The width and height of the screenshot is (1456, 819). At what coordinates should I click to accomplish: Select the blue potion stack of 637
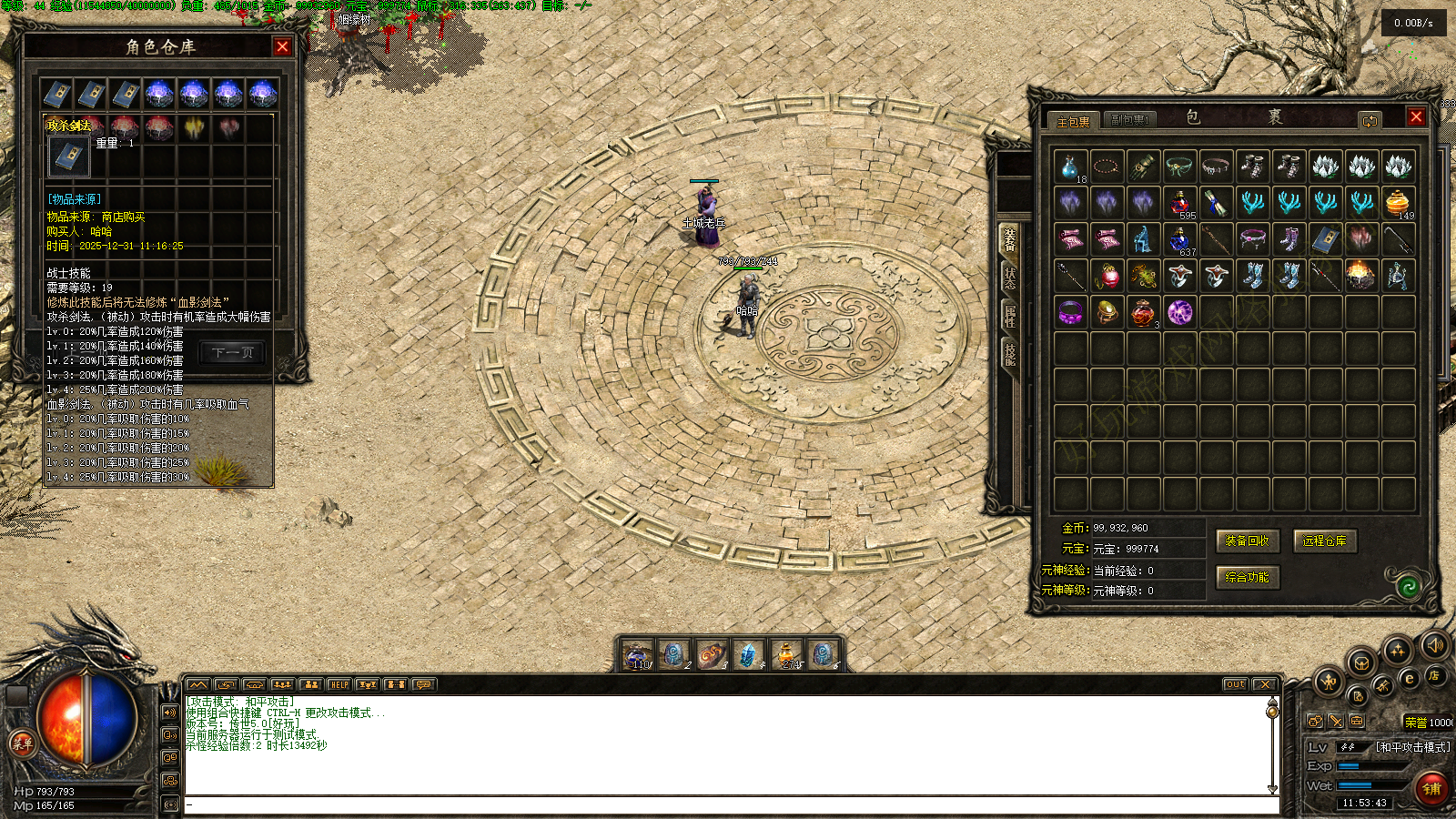pos(1180,240)
